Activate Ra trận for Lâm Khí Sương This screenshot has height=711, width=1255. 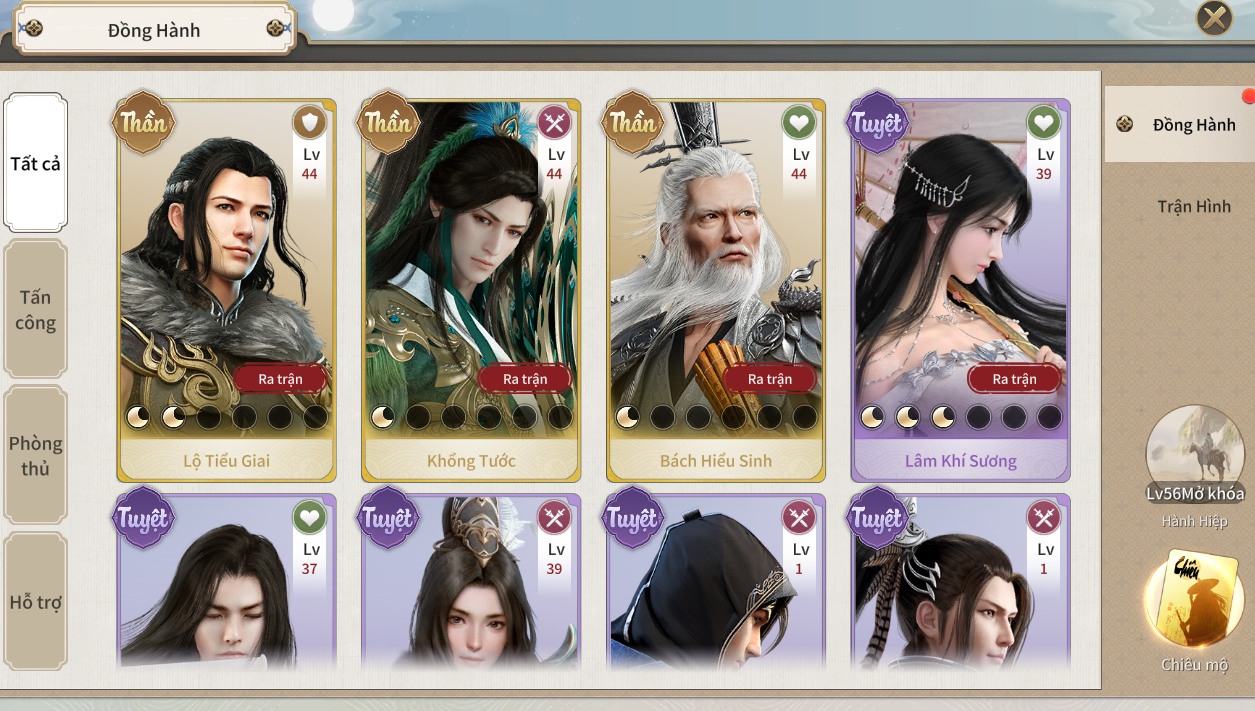(x=1015, y=379)
